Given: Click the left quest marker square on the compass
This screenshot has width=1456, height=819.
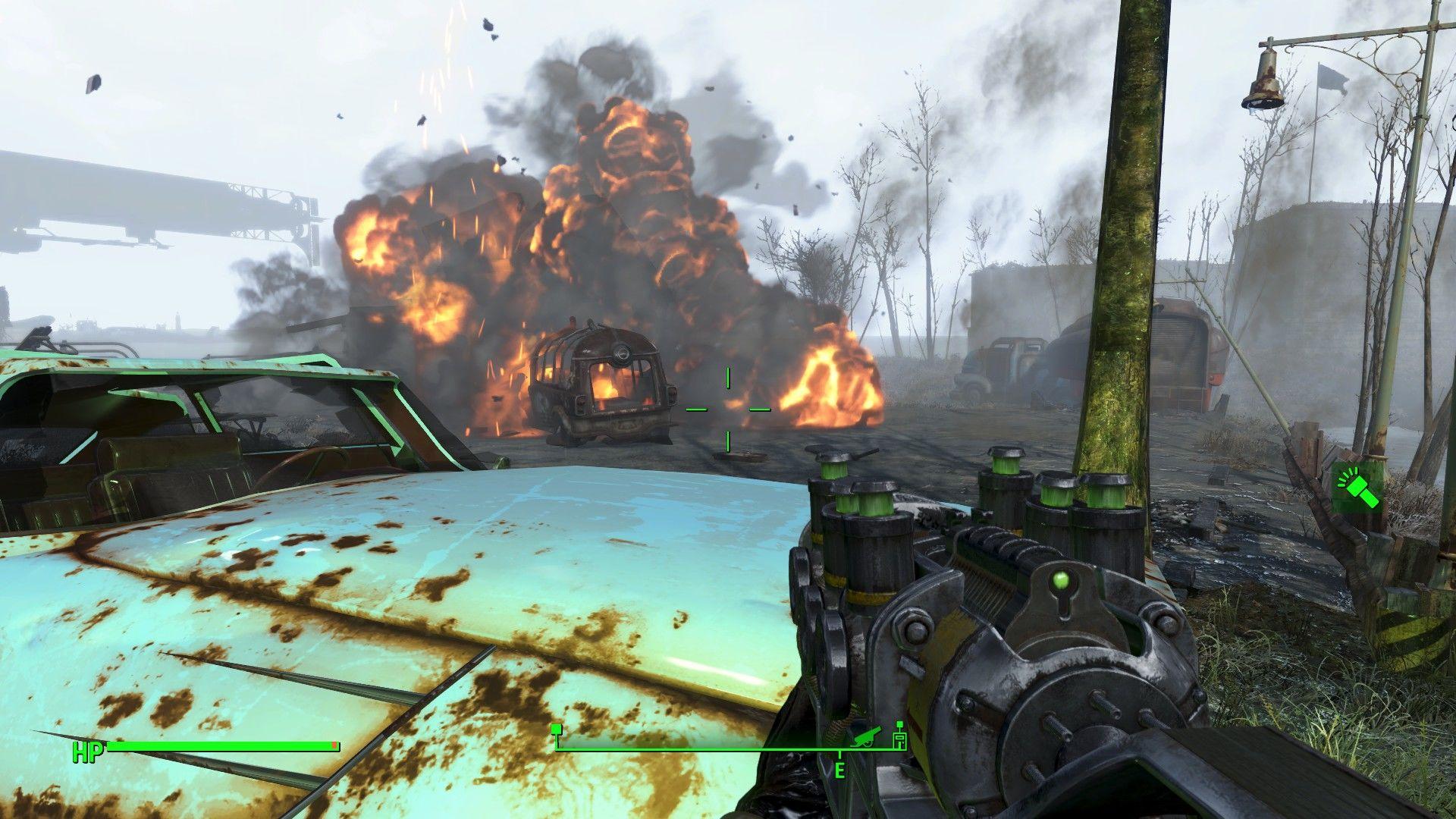Looking at the screenshot, I should pyautogui.click(x=556, y=728).
